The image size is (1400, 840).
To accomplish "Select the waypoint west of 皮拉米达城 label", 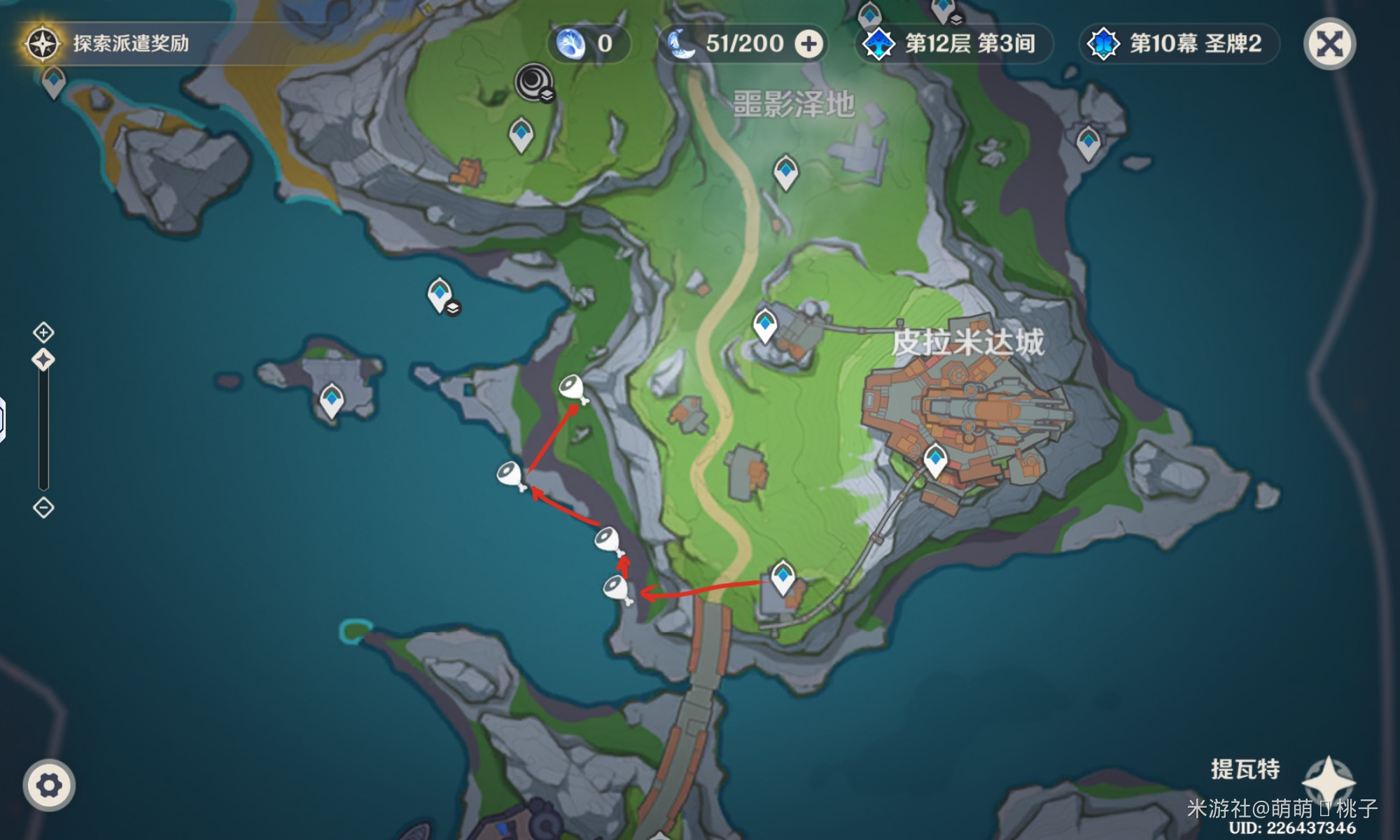I will [x=764, y=325].
